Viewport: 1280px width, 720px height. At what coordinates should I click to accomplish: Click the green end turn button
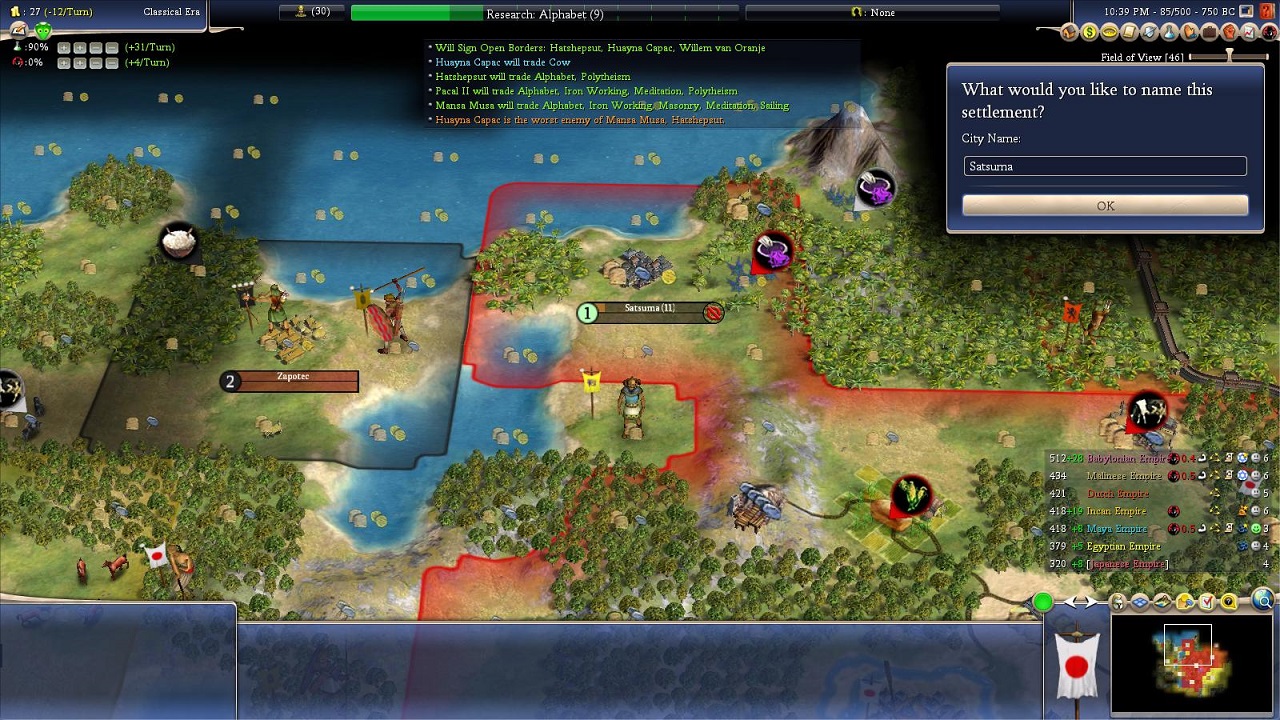pyautogui.click(x=1043, y=602)
